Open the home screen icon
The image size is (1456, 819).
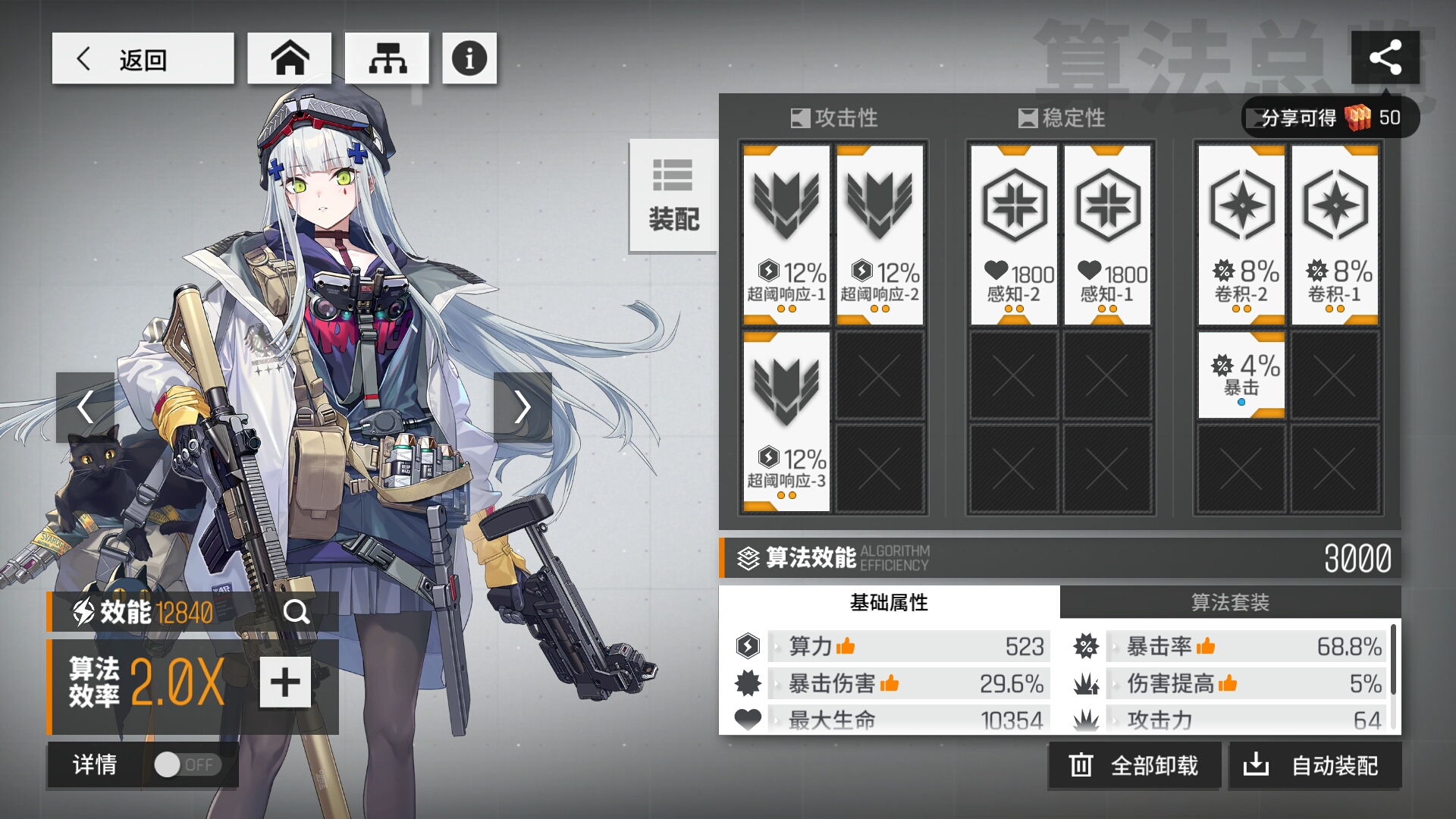(x=290, y=58)
